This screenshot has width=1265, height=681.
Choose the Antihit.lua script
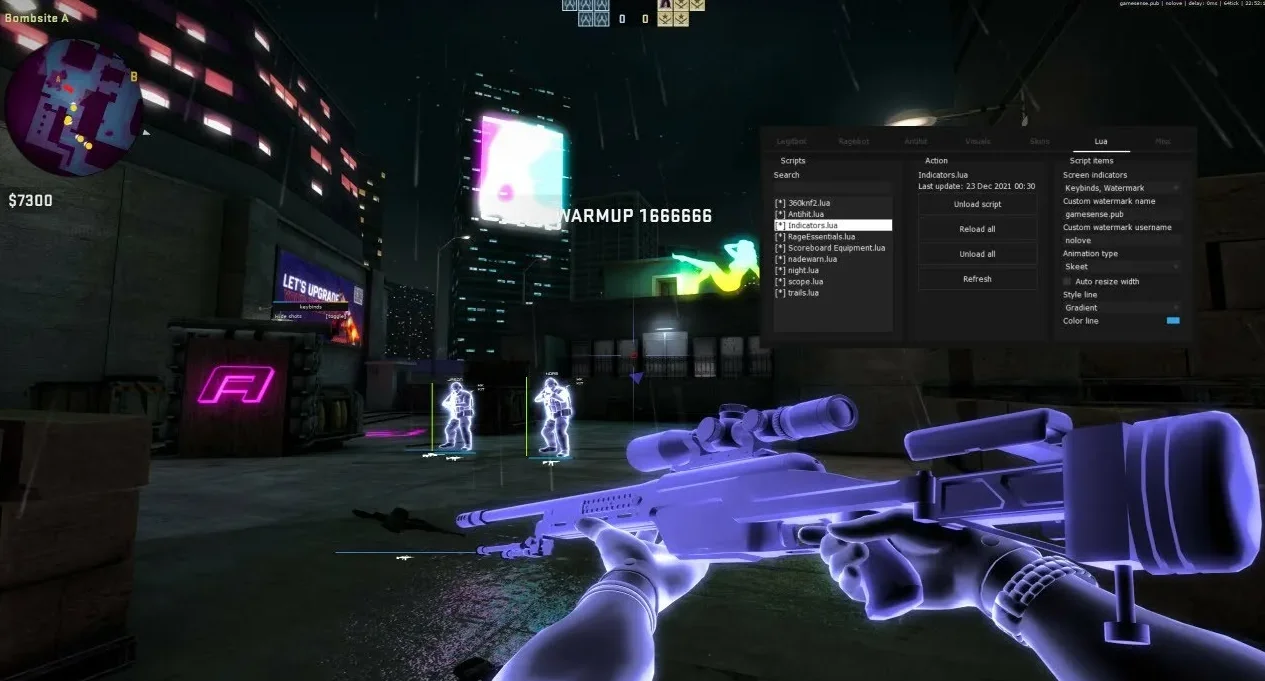tap(806, 214)
